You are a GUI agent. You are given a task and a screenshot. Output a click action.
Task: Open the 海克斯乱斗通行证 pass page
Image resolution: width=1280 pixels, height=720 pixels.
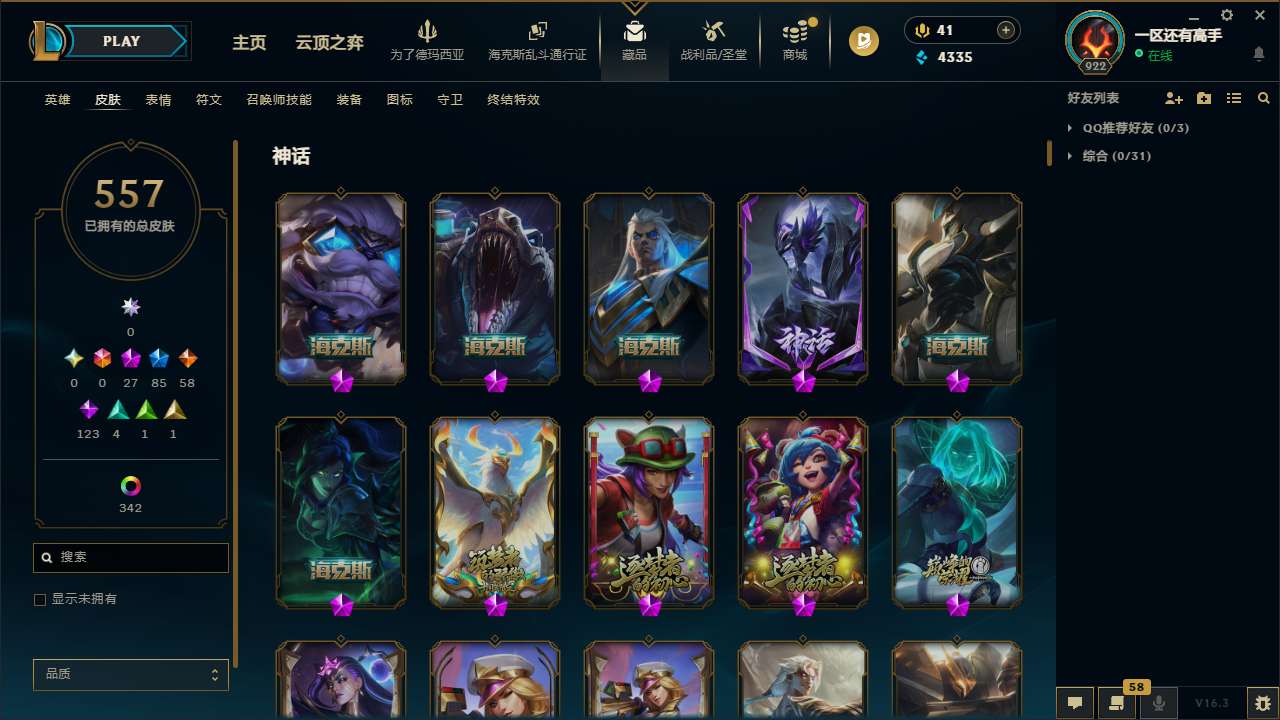coord(537,40)
